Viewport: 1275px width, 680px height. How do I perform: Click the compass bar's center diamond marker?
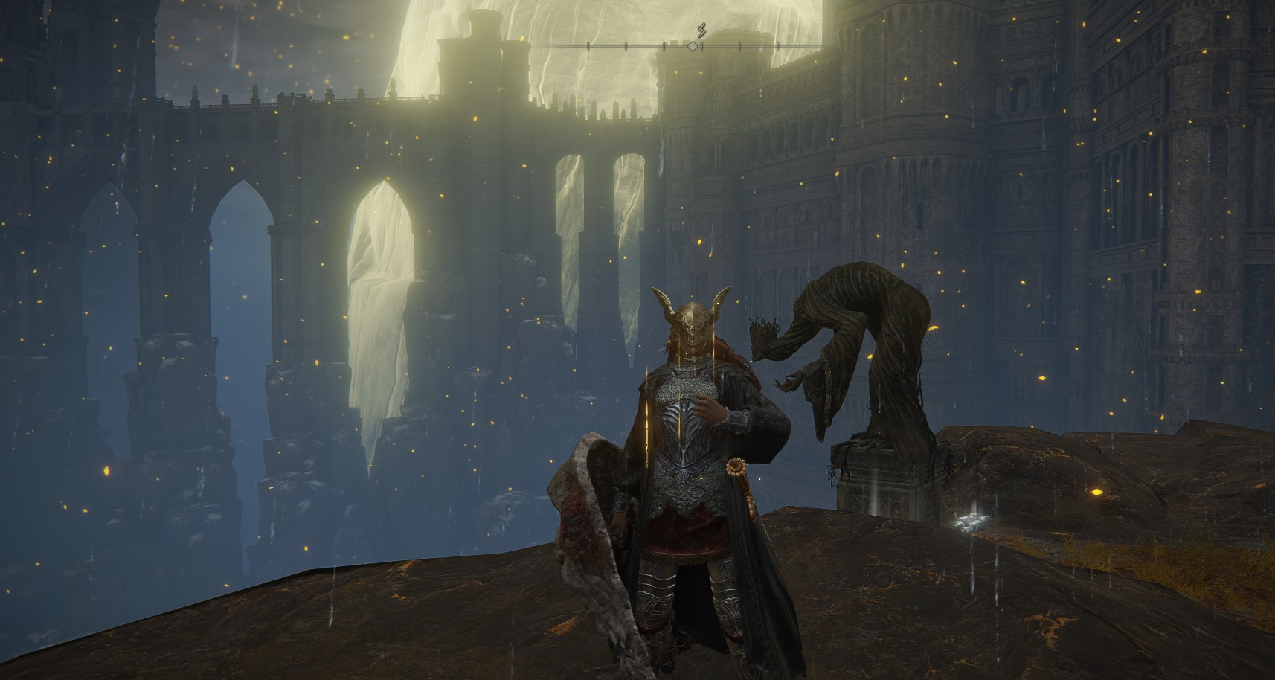coord(693,46)
